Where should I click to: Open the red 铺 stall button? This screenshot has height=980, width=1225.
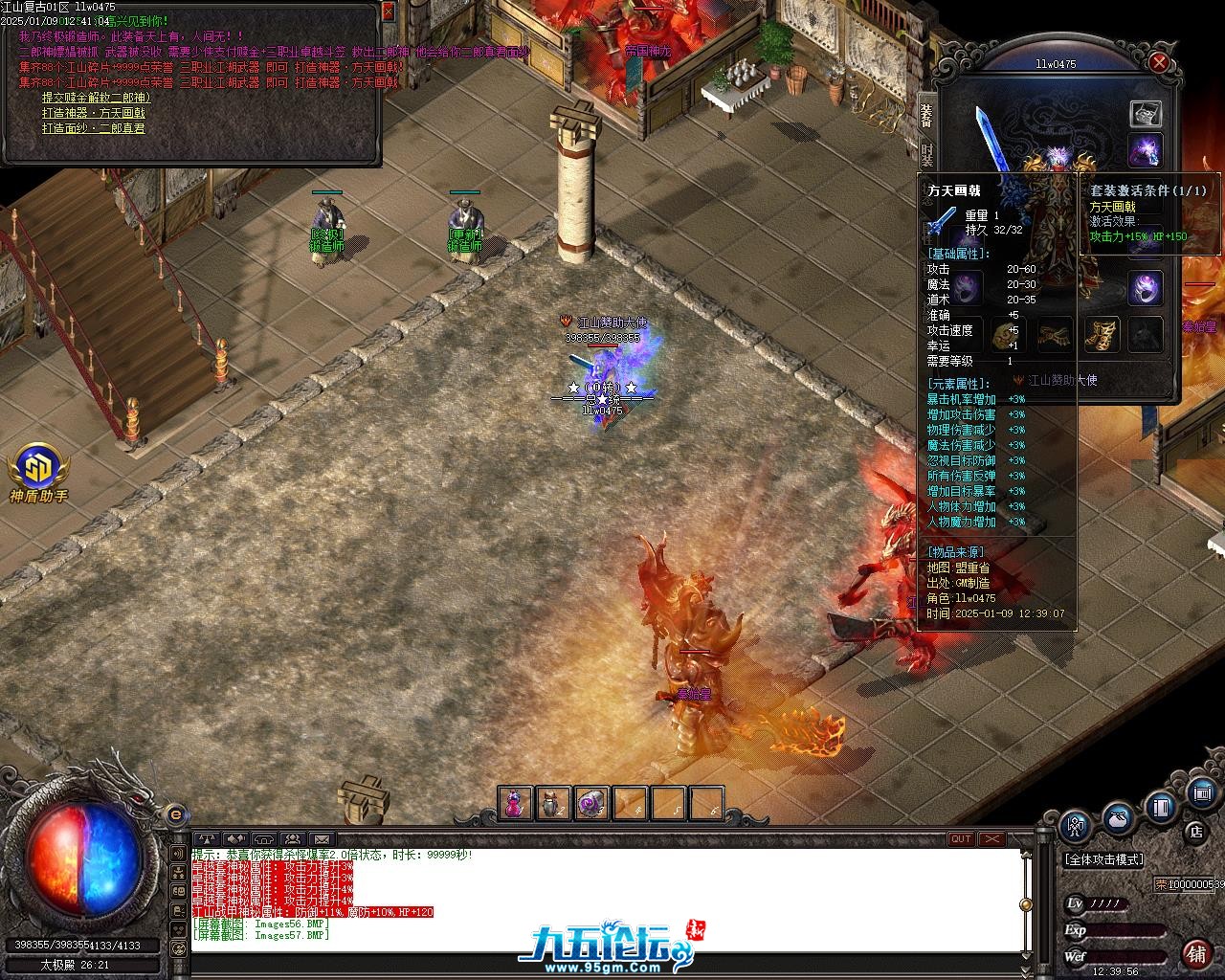tap(1196, 953)
